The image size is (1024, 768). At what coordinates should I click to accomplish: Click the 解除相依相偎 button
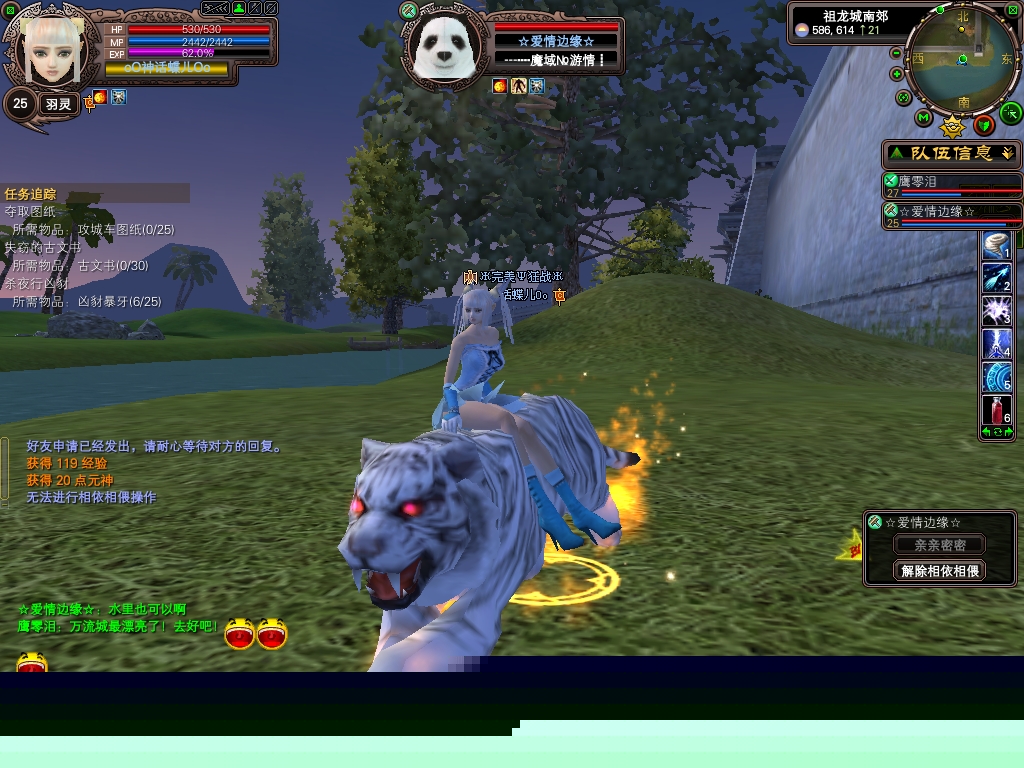939,571
